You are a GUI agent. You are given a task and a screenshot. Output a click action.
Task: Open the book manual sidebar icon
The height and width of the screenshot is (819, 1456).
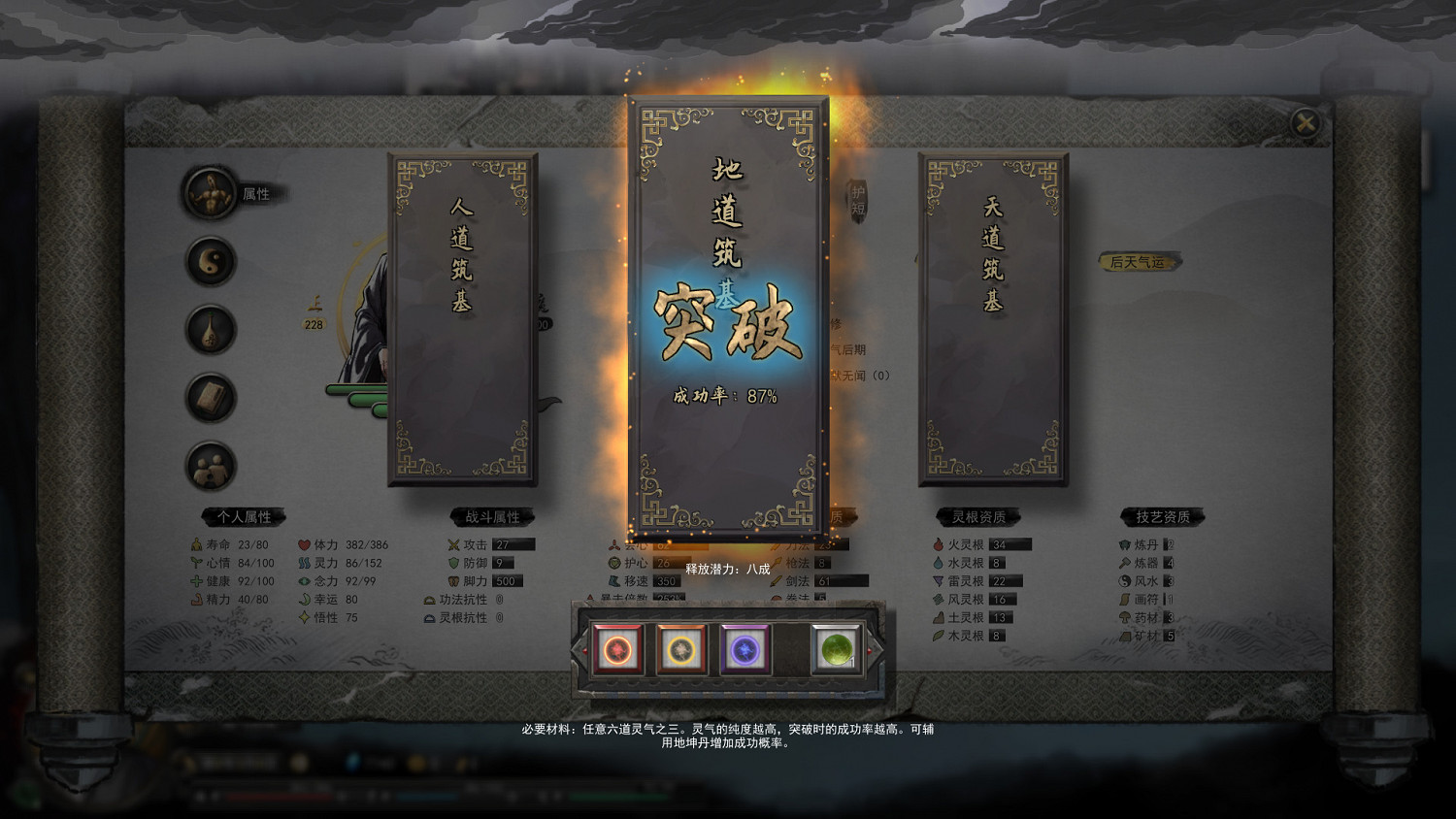[x=209, y=398]
